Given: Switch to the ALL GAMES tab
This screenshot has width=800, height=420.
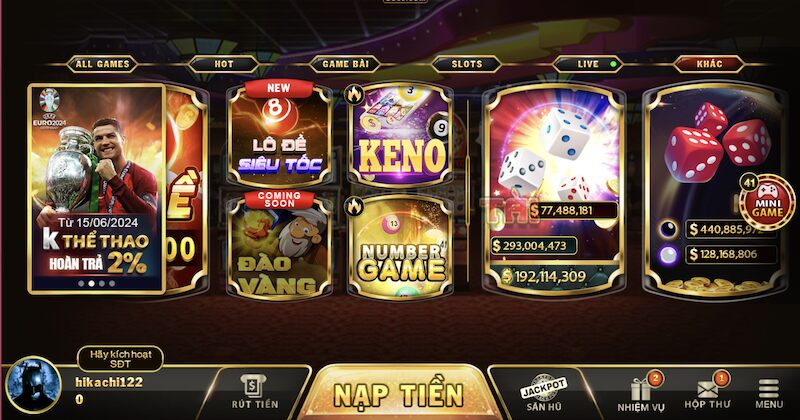Looking at the screenshot, I should [x=101, y=64].
